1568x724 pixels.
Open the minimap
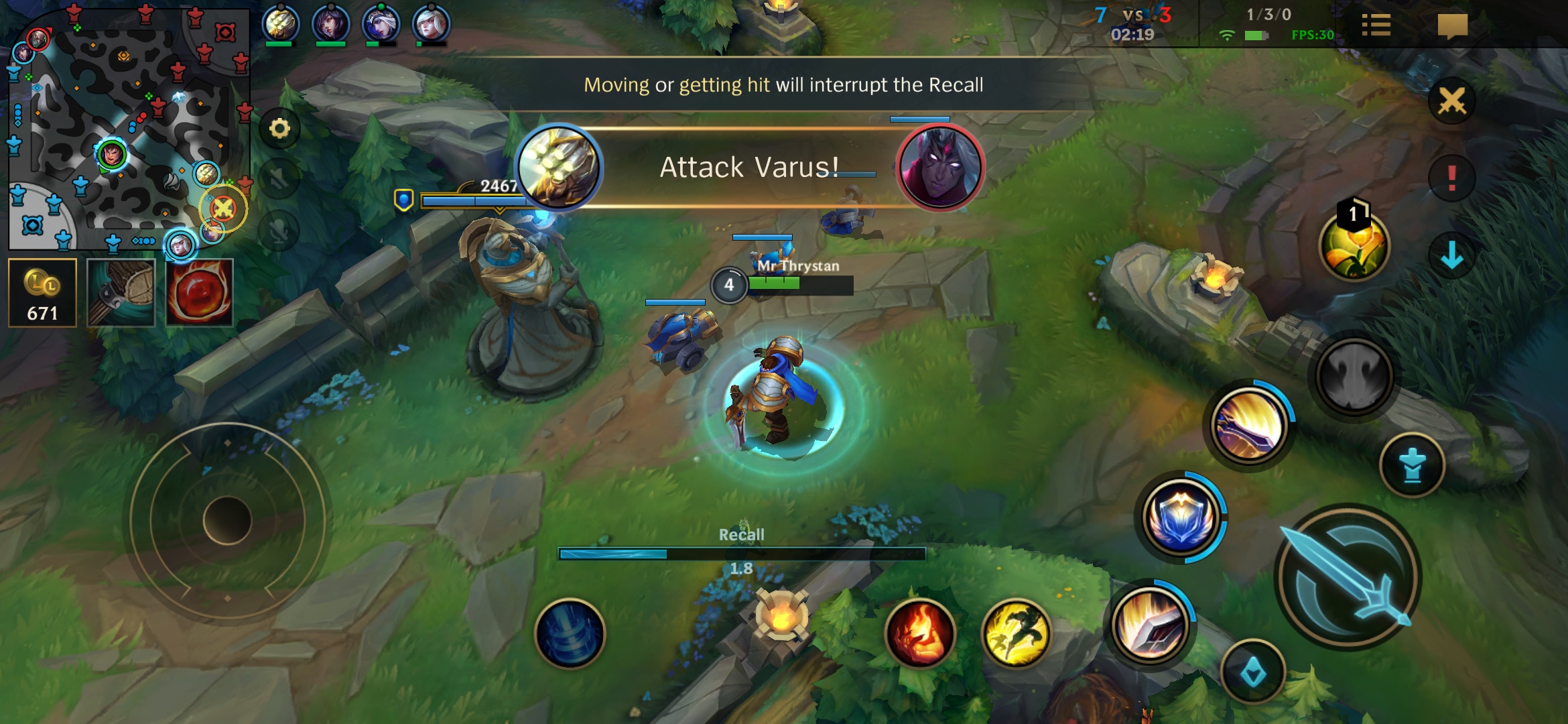tap(127, 127)
